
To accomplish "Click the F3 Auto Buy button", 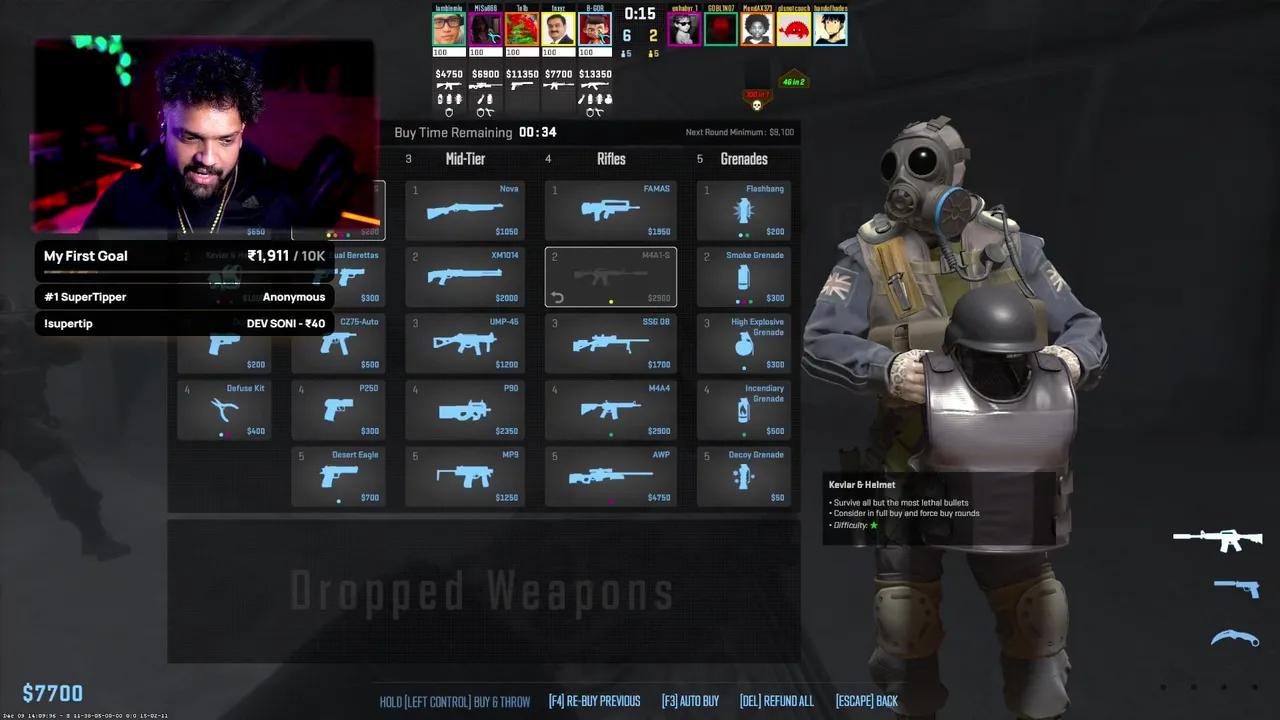I will pos(690,701).
